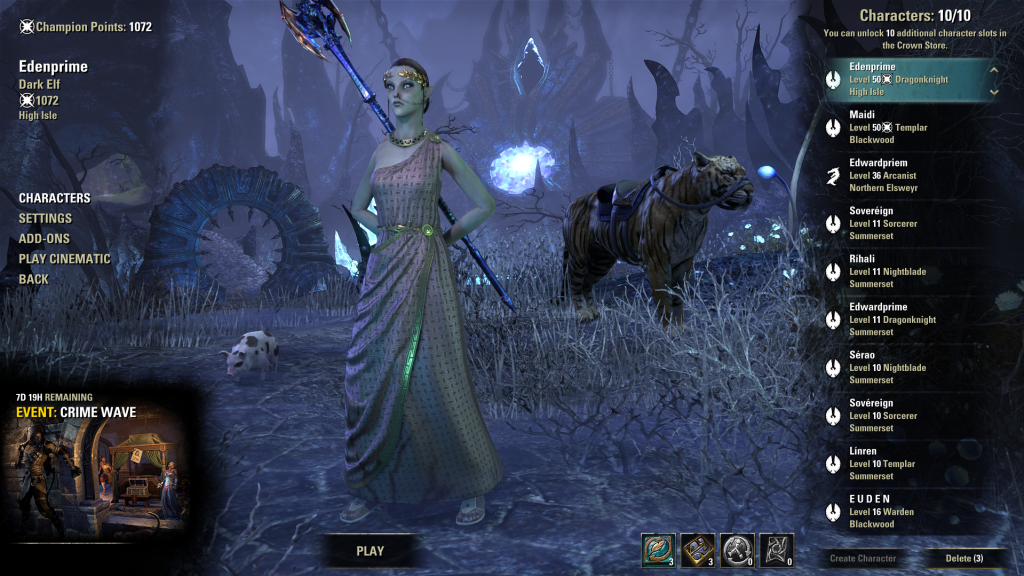Open the SETTINGS menu
This screenshot has width=1024, height=576.
[x=45, y=218]
